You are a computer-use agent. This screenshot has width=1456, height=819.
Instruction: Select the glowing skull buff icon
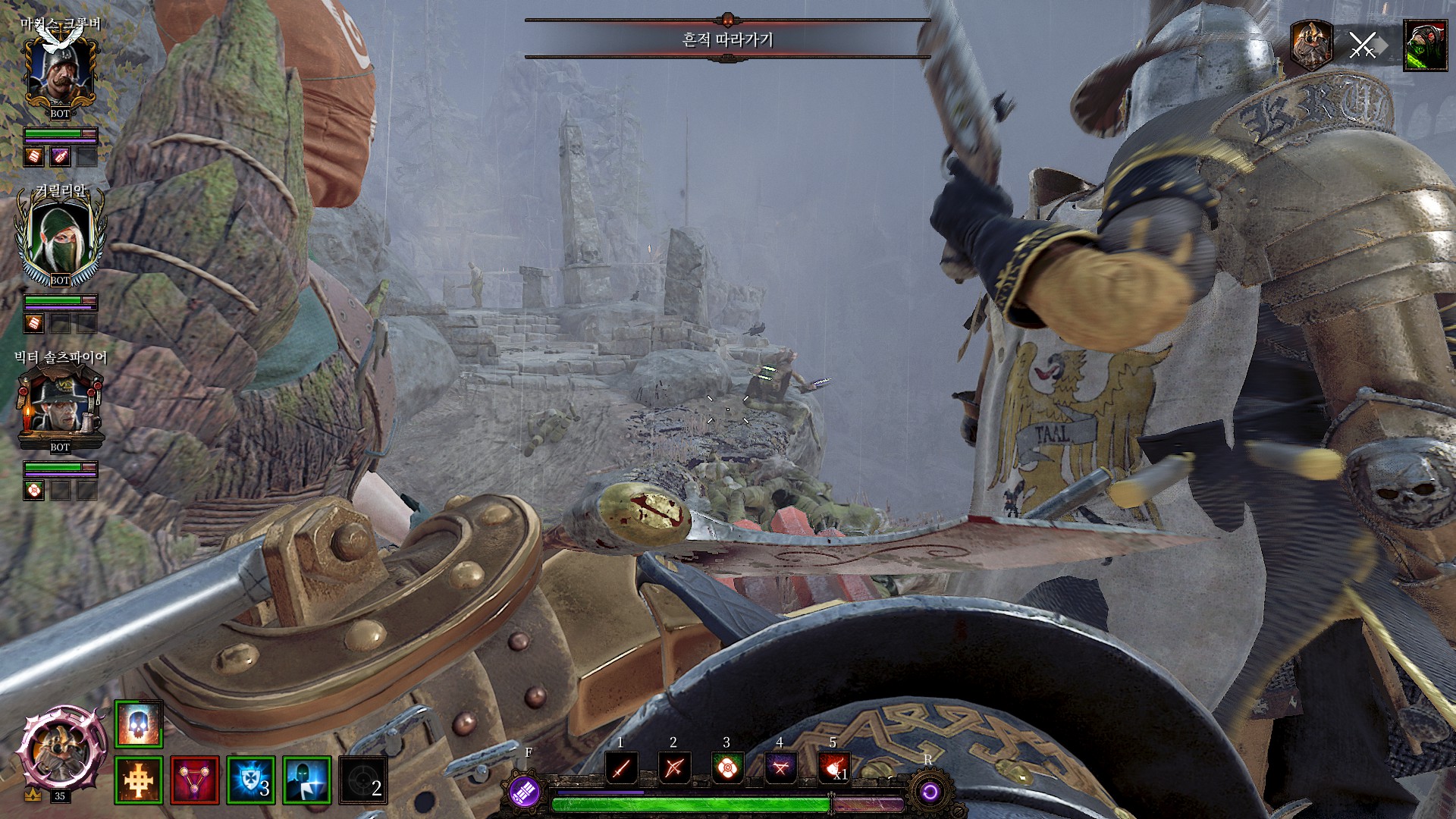[138, 724]
